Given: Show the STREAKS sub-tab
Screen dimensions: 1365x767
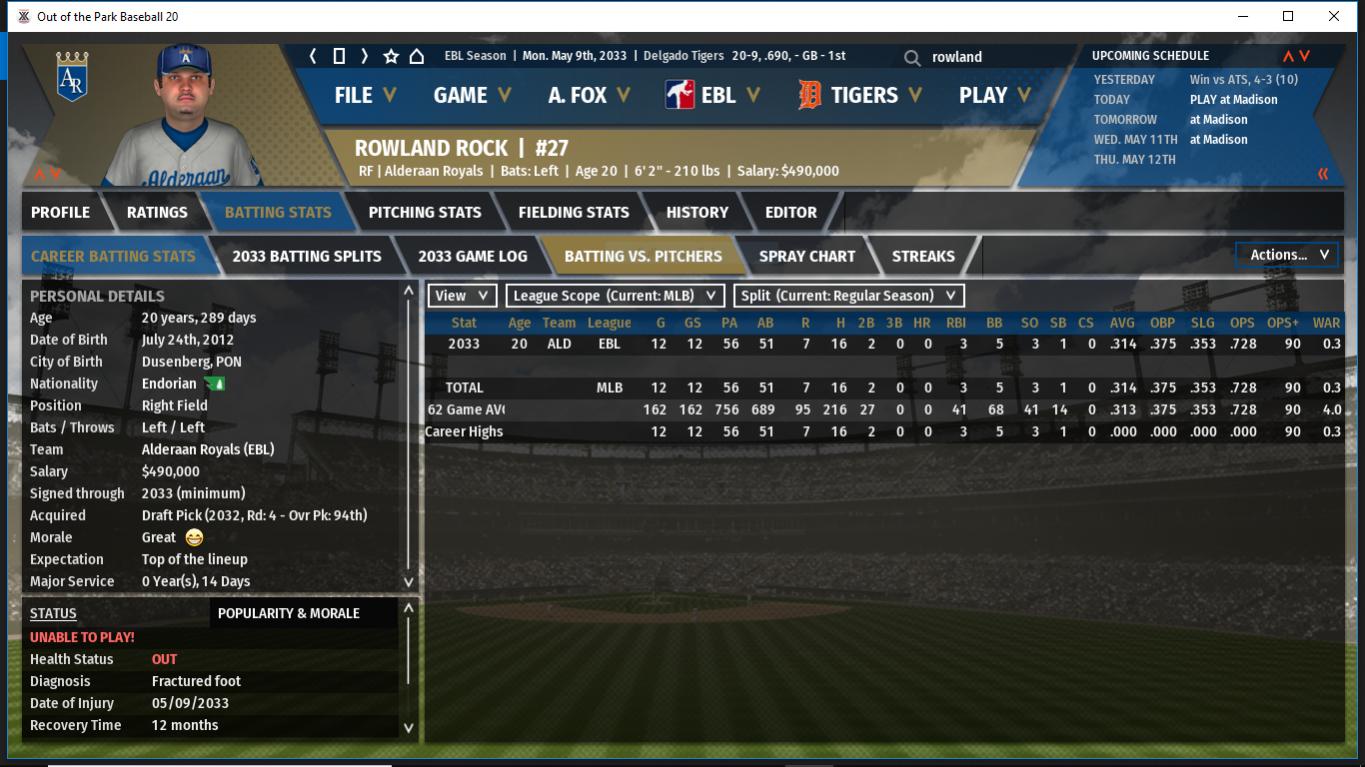Looking at the screenshot, I should 922,256.
